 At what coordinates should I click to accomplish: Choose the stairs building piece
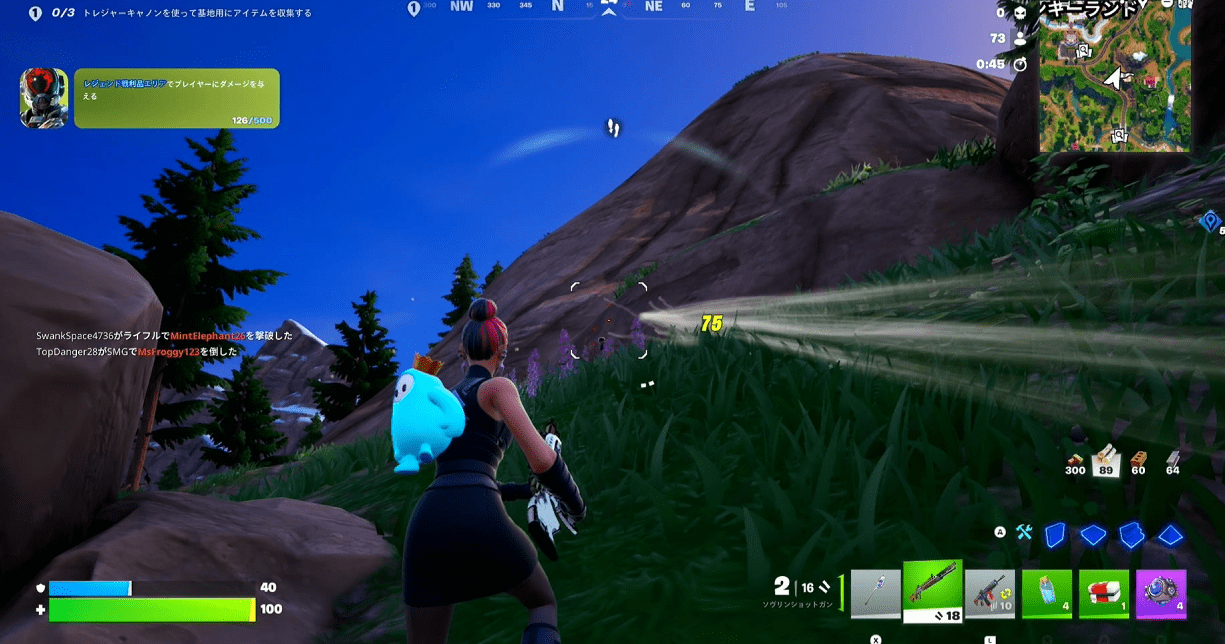[x=1131, y=535]
